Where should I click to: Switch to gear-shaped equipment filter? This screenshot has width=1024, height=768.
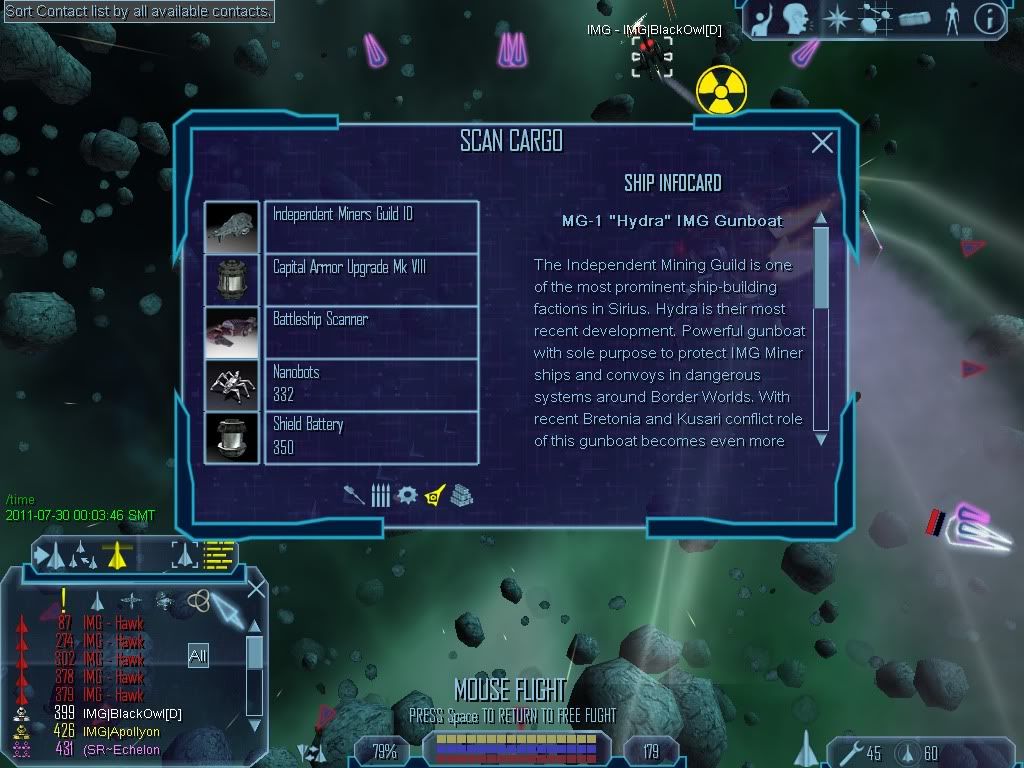(406, 495)
